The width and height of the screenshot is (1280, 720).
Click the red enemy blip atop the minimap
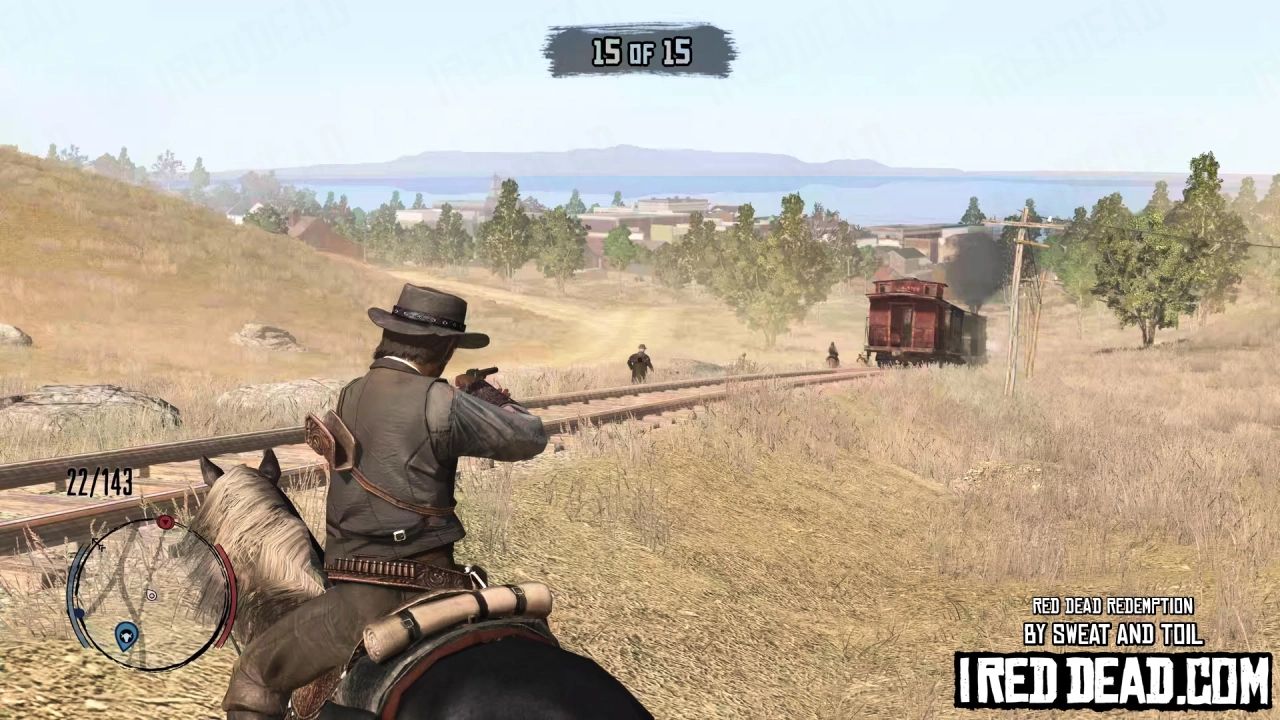[166, 522]
